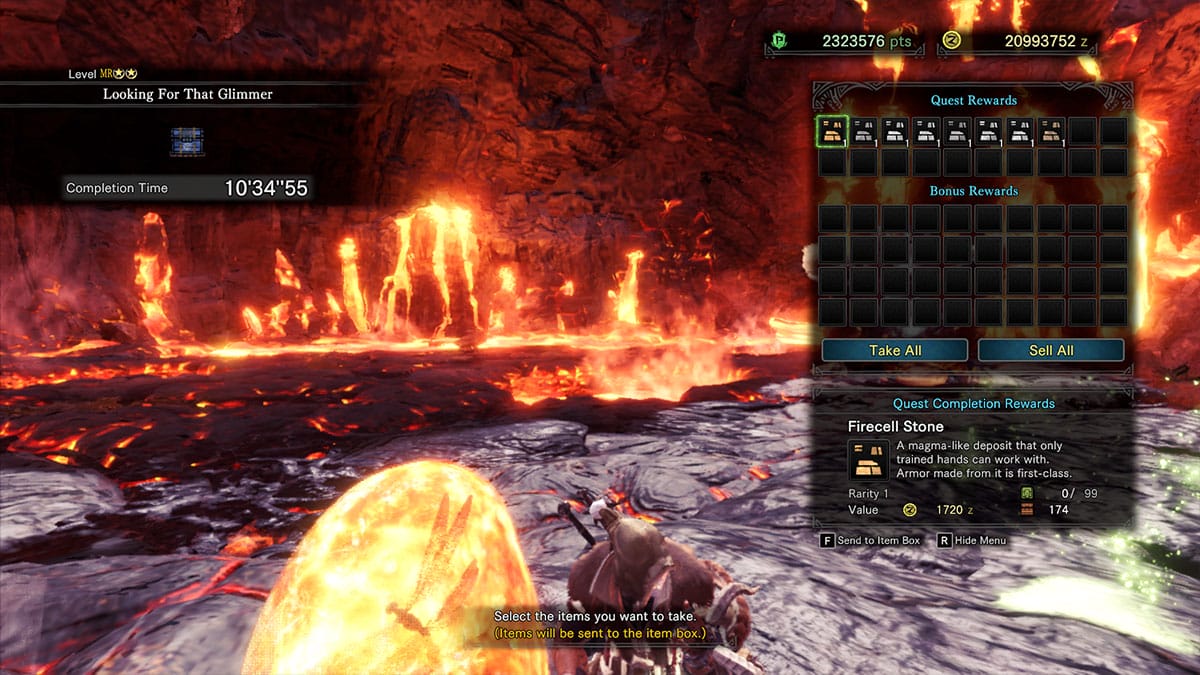Select the green-highlighted Firecell Stone reward slot

pos(833,131)
